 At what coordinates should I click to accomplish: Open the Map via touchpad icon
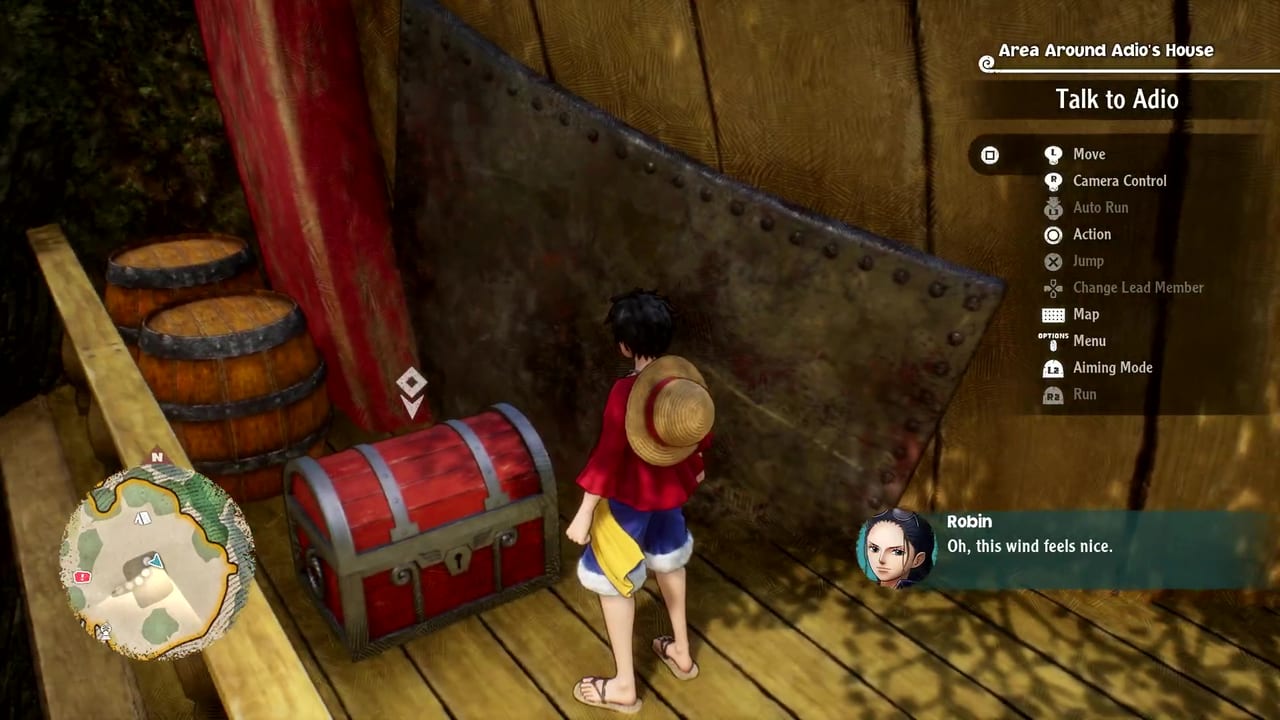coord(1053,314)
